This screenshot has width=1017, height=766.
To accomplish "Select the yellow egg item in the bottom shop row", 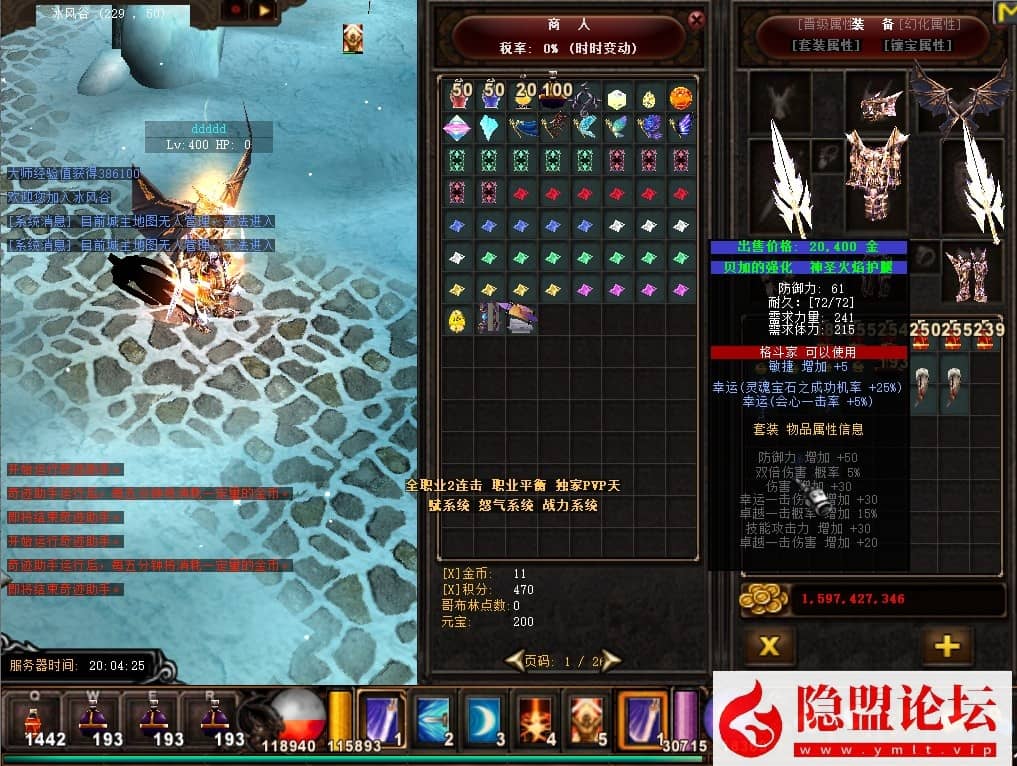I will tap(458, 320).
